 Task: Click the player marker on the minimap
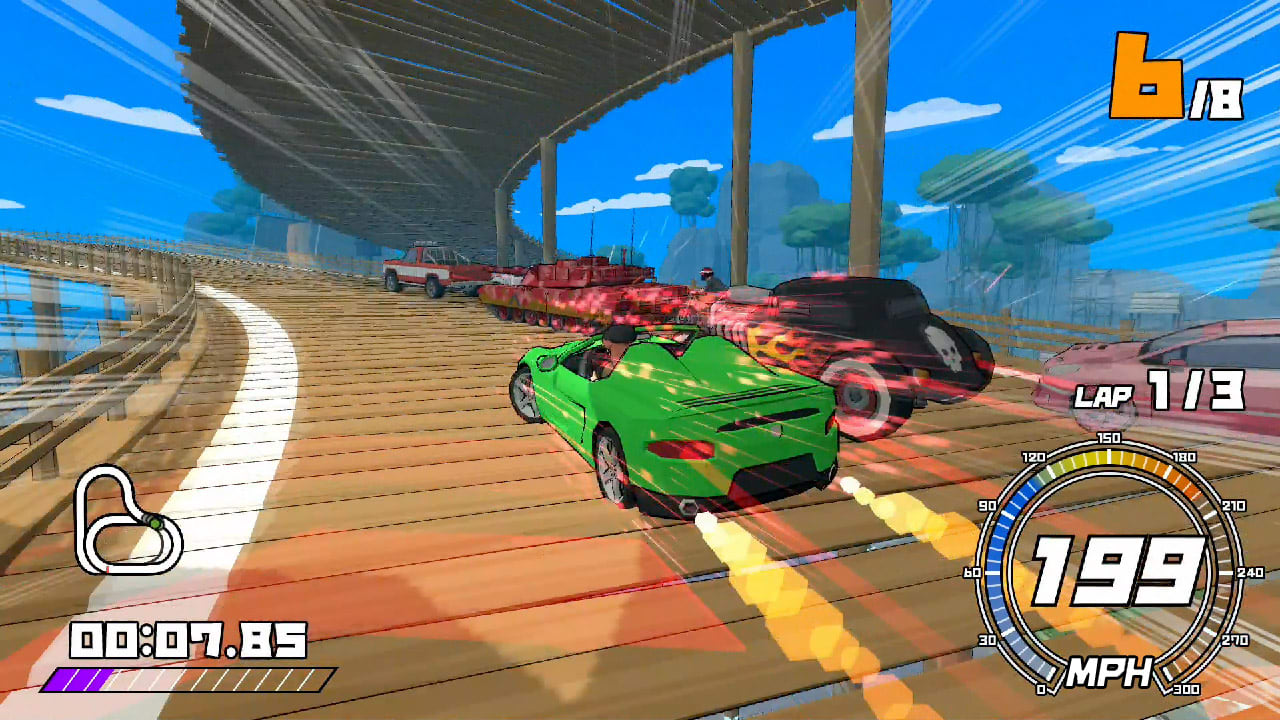point(156,523)
